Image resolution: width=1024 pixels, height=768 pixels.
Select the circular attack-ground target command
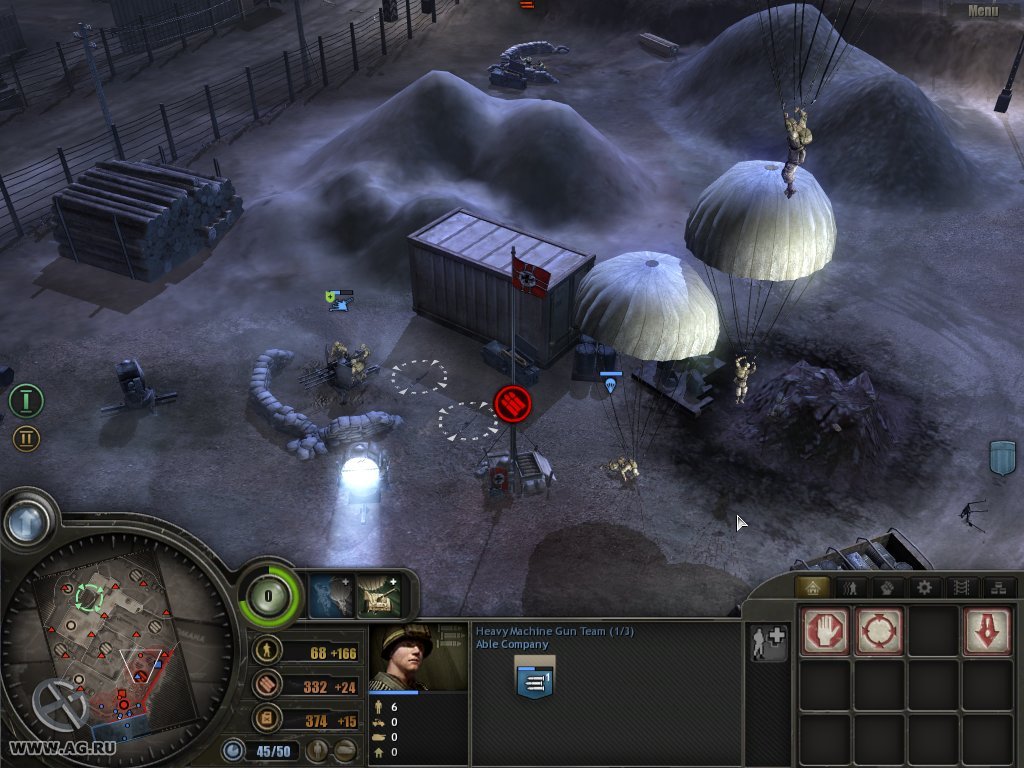pos(879,631)
